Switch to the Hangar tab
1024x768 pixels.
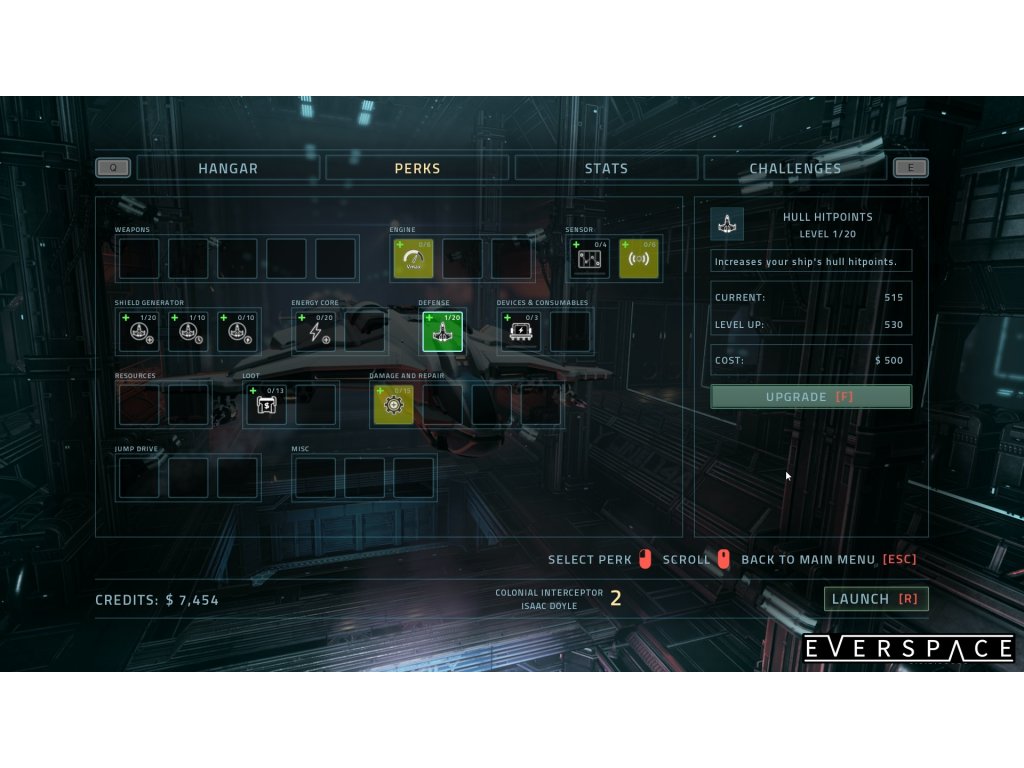pos(228,168)
